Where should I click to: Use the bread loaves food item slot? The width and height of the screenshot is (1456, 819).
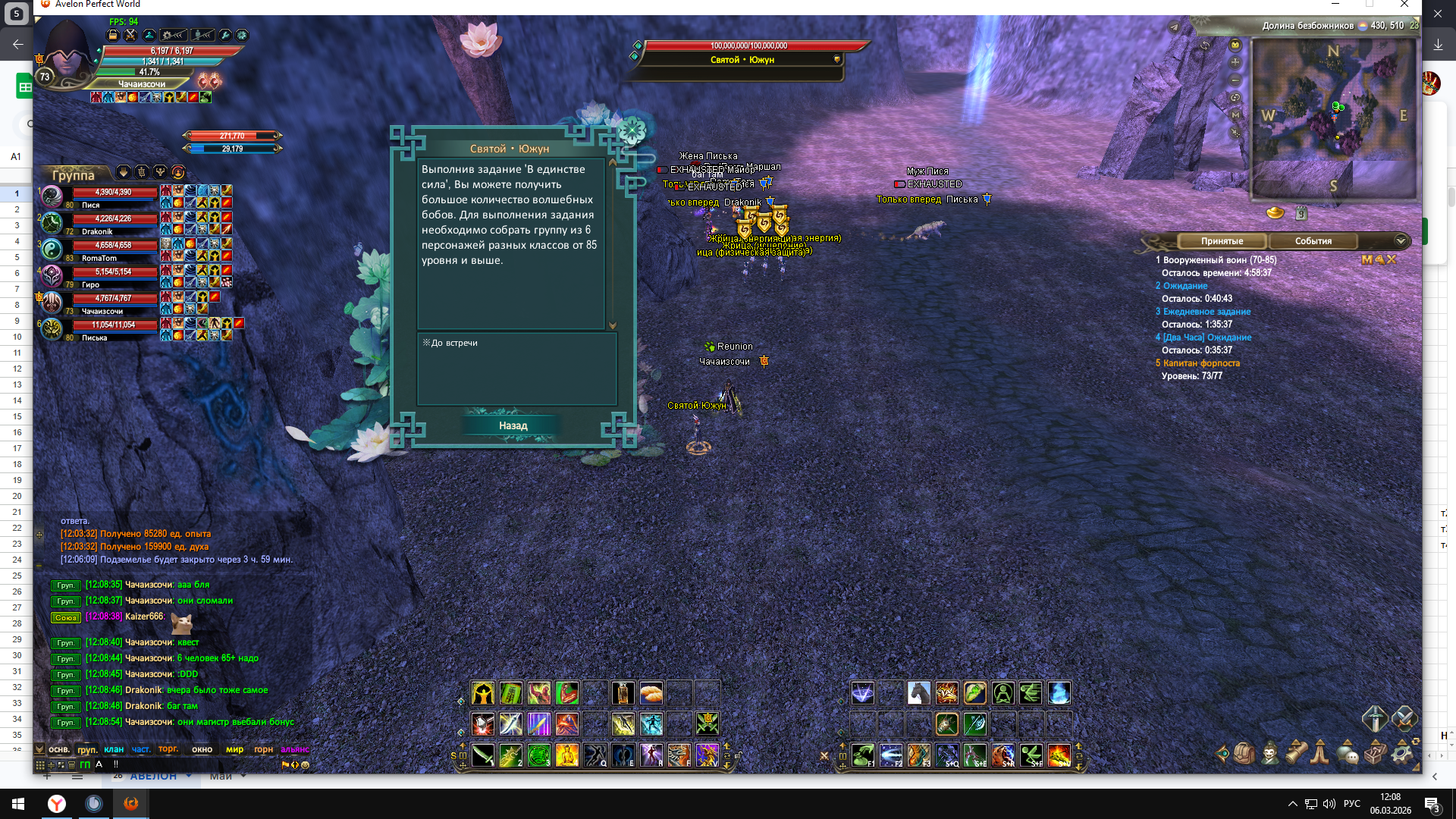[651, 692]
